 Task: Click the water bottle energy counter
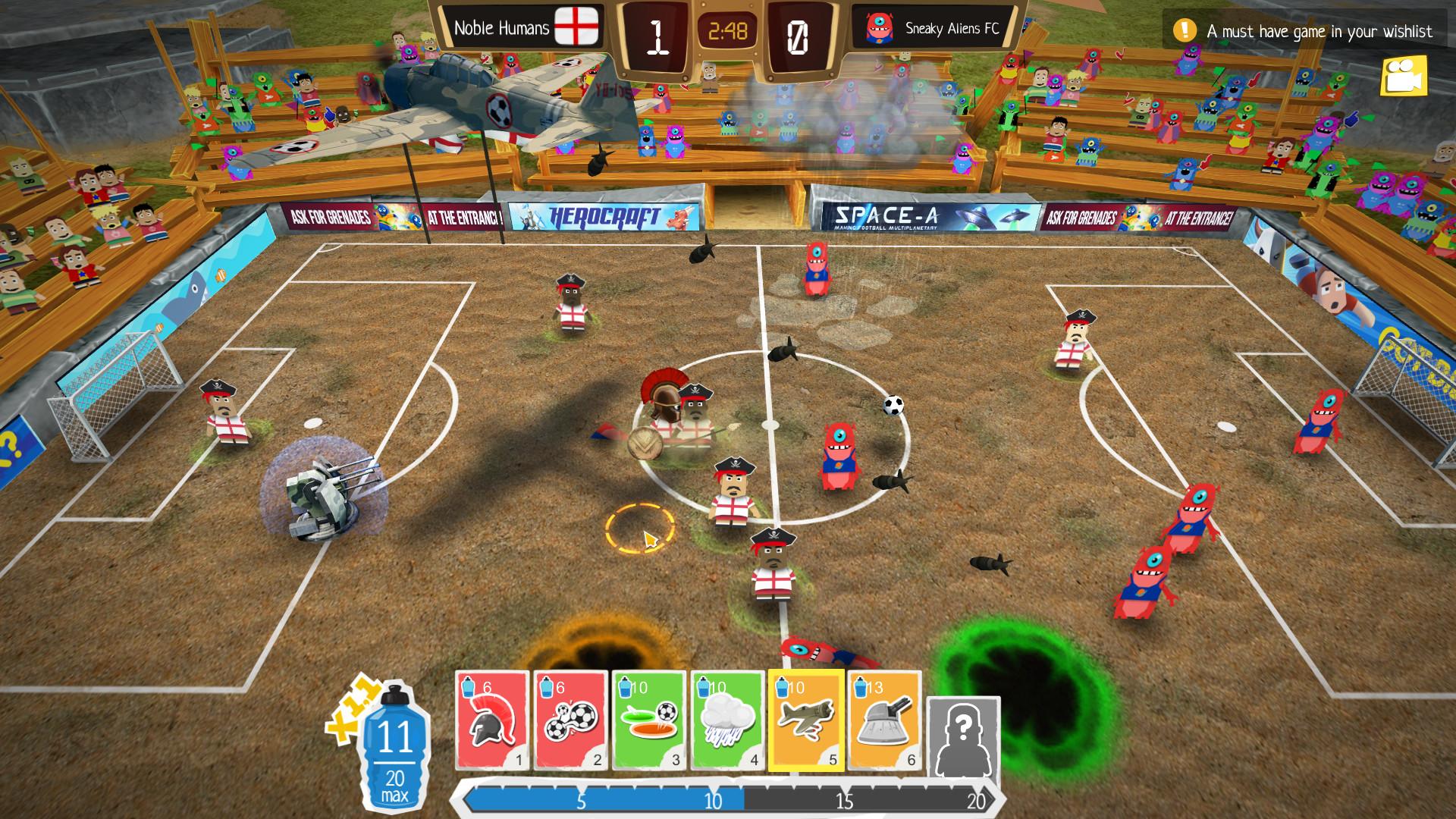point(395,751)
